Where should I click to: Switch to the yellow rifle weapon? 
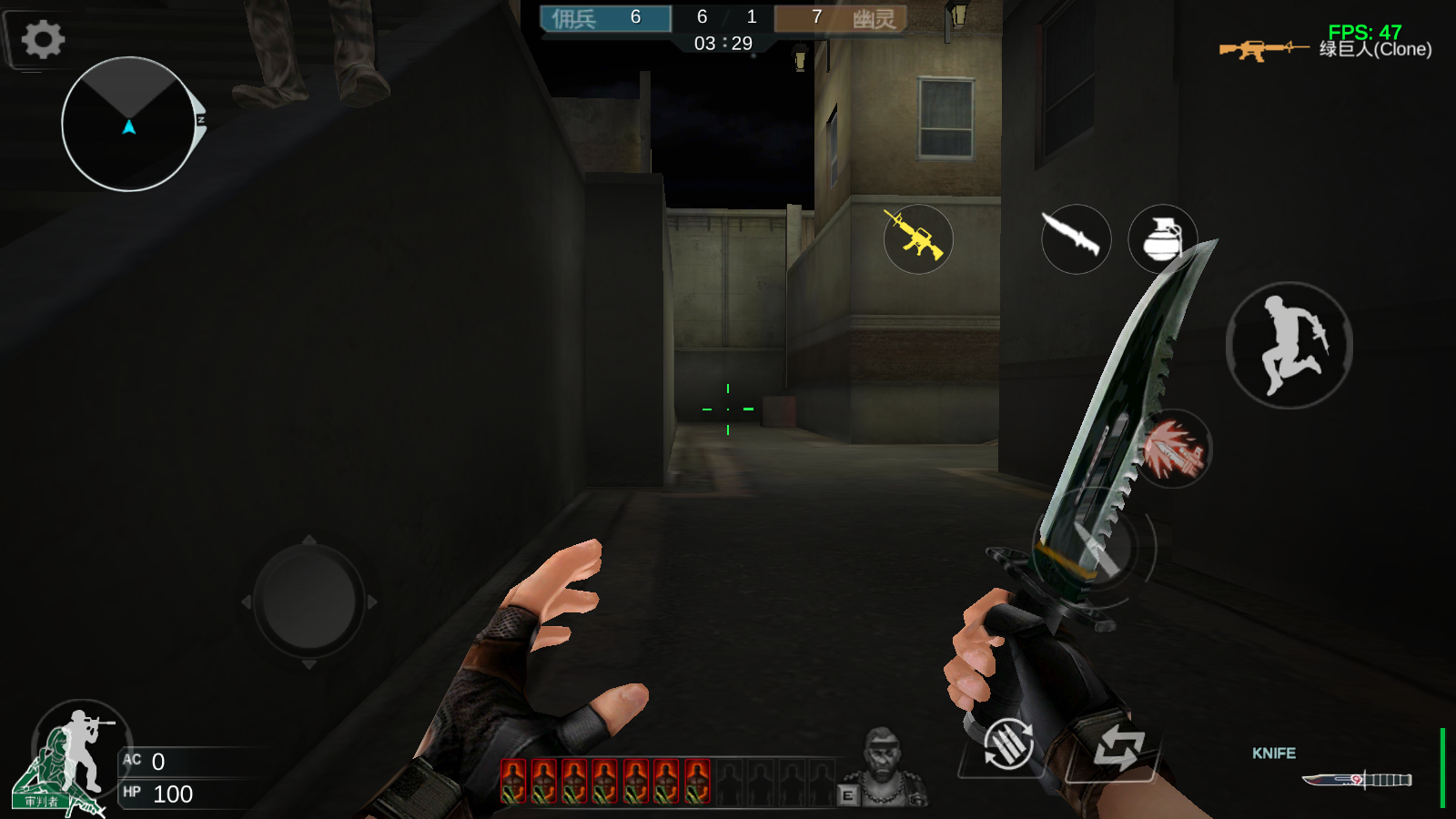[918, 238]
